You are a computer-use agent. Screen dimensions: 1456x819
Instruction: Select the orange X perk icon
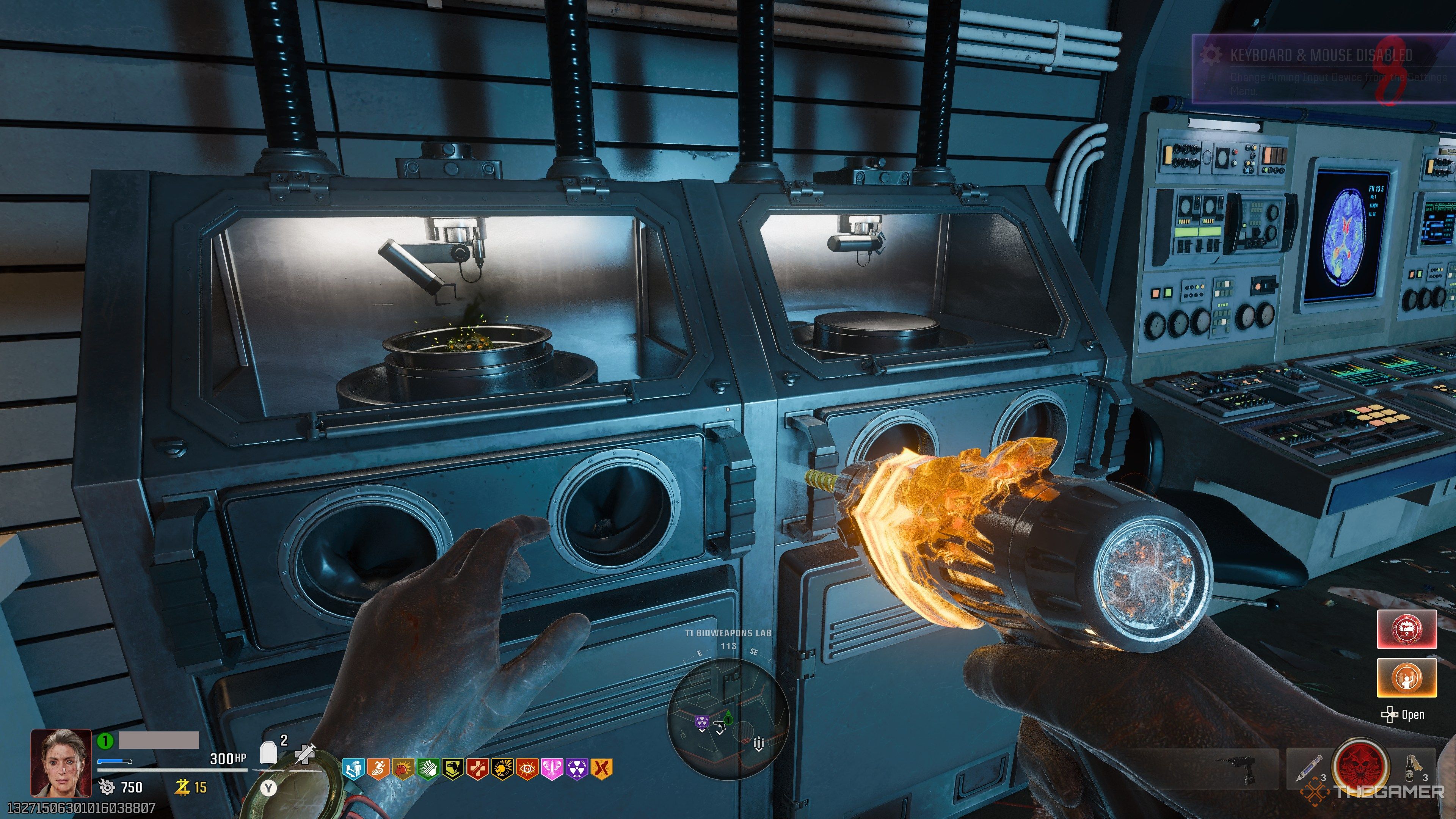602,769
